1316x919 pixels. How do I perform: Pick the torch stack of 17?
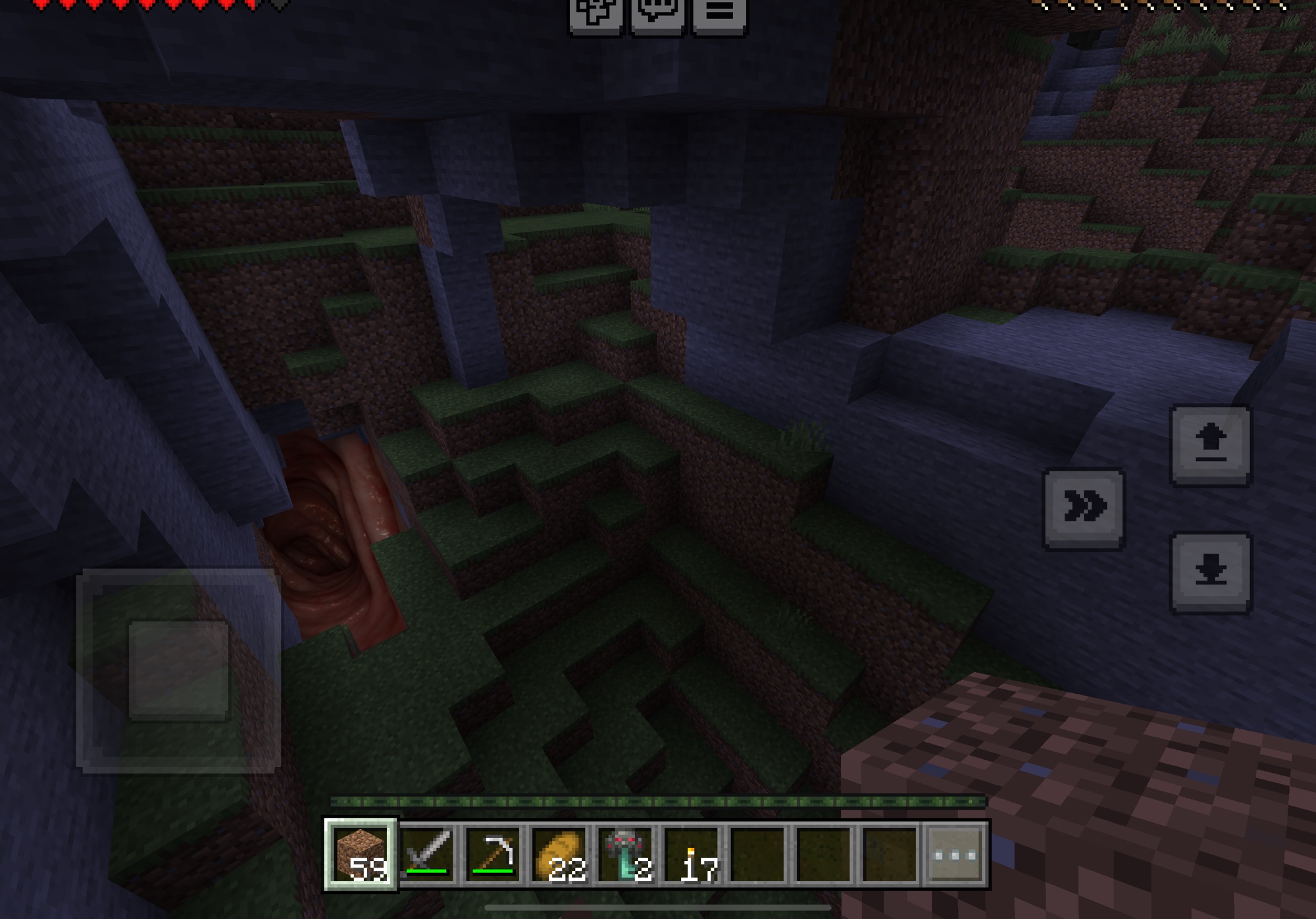point(692,854)
